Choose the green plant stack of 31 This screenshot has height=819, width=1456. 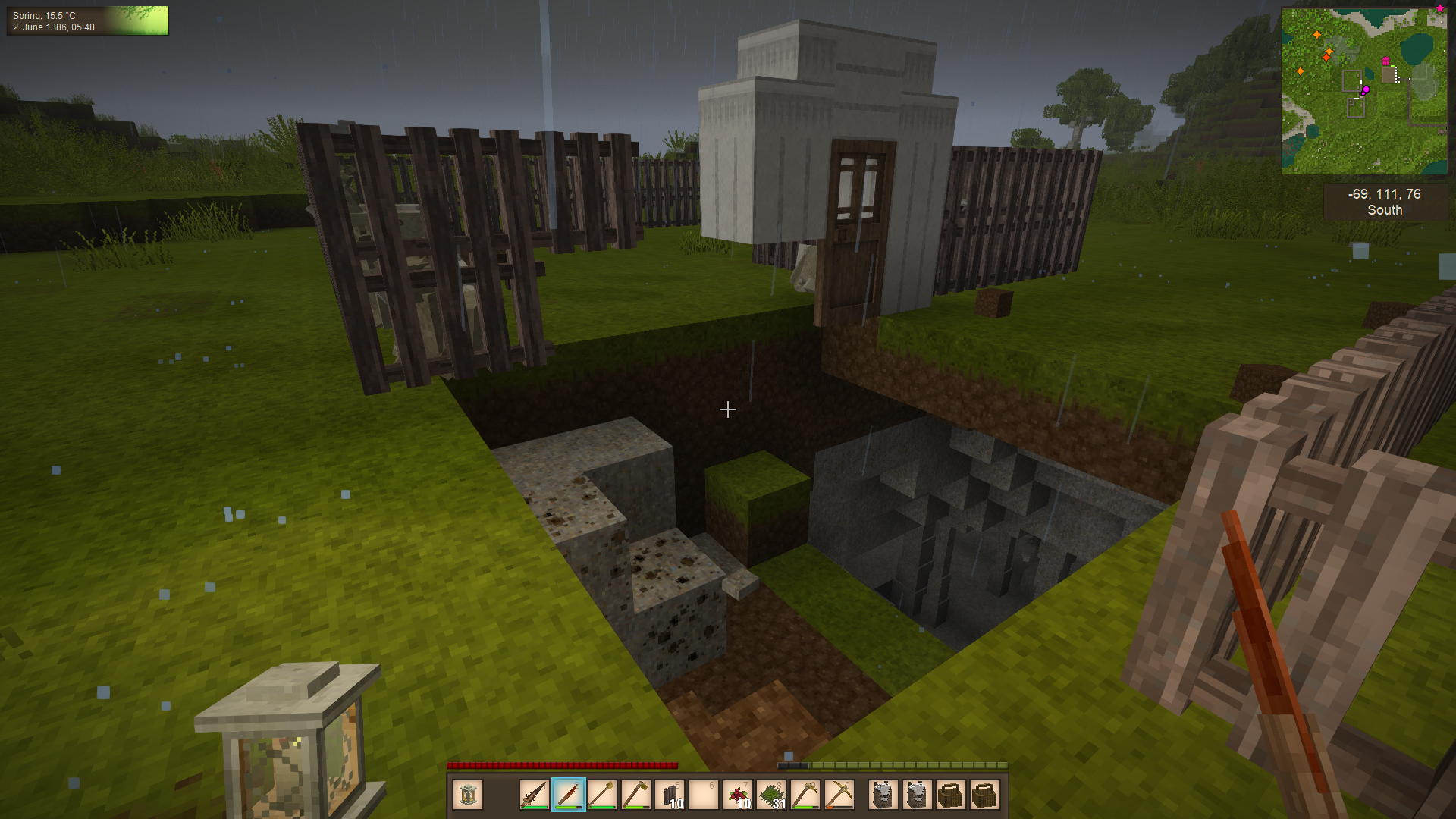tap(772, 795)
